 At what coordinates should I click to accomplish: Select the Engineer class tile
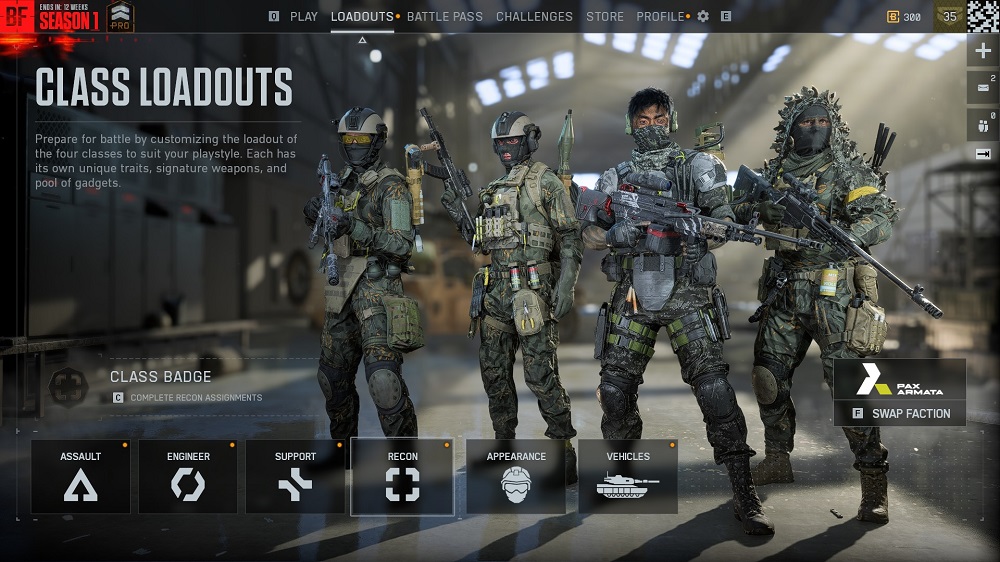pos(188,476)
